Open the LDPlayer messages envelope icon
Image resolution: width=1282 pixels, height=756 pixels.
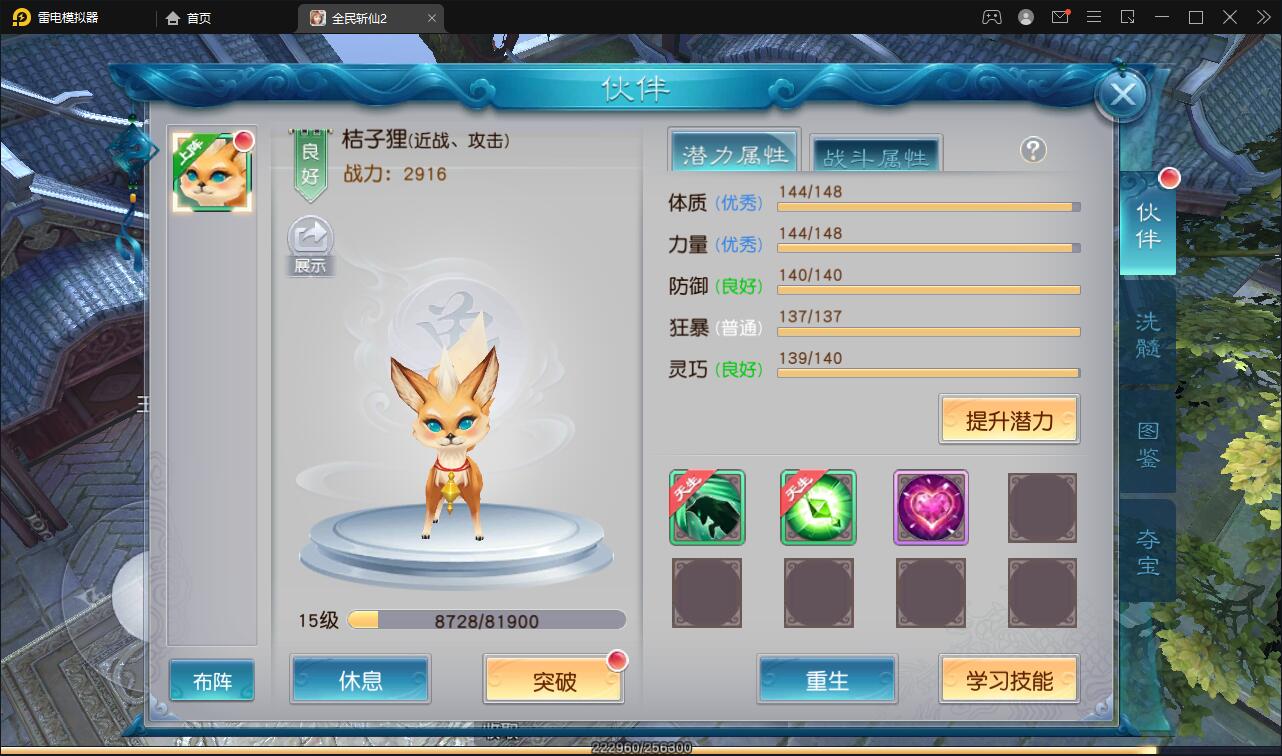pos(1060,17)
